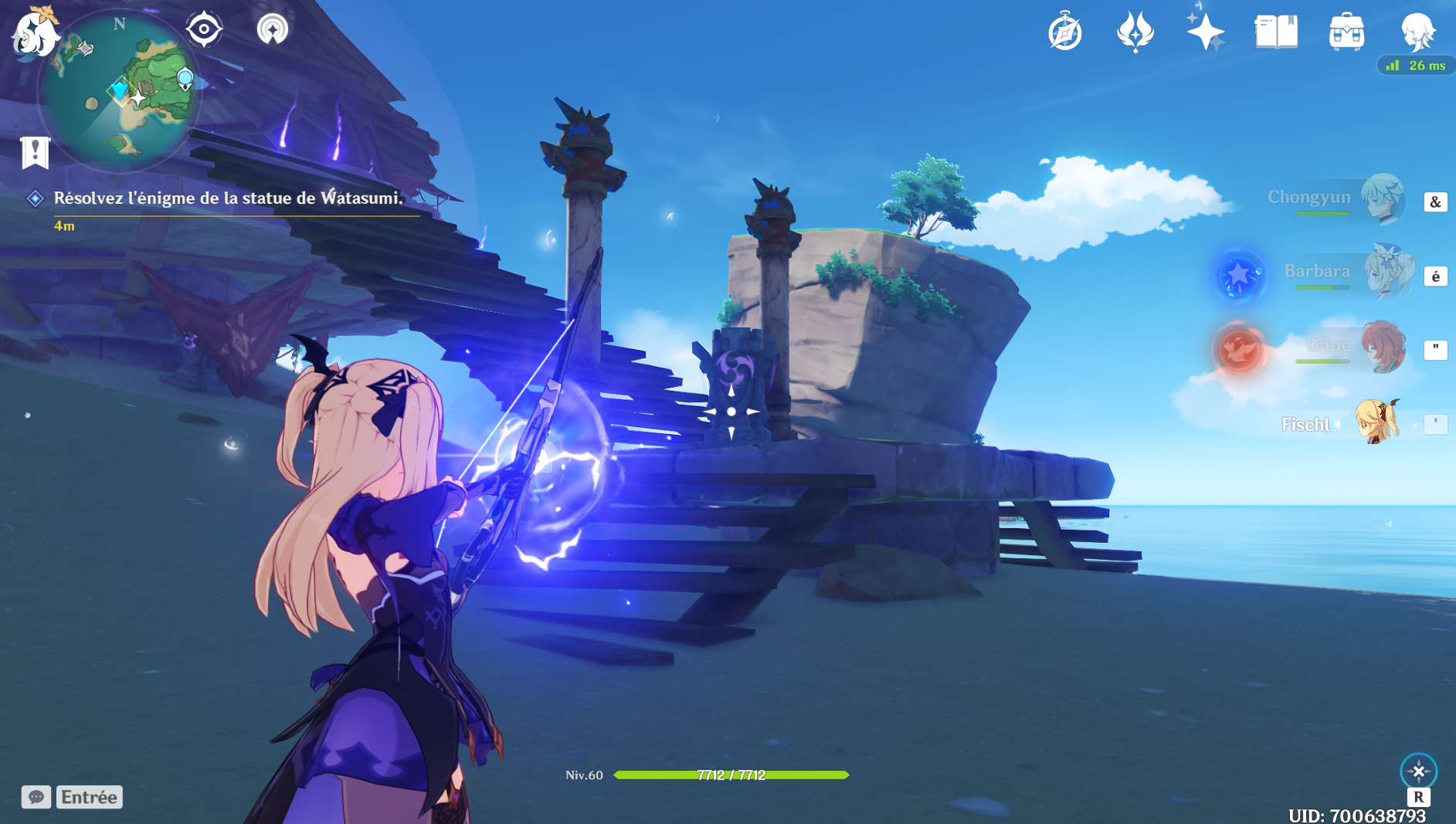Toggle aiming mode crosshair button
This screenshot has width=1456, height=824.
pos(1418,771)
